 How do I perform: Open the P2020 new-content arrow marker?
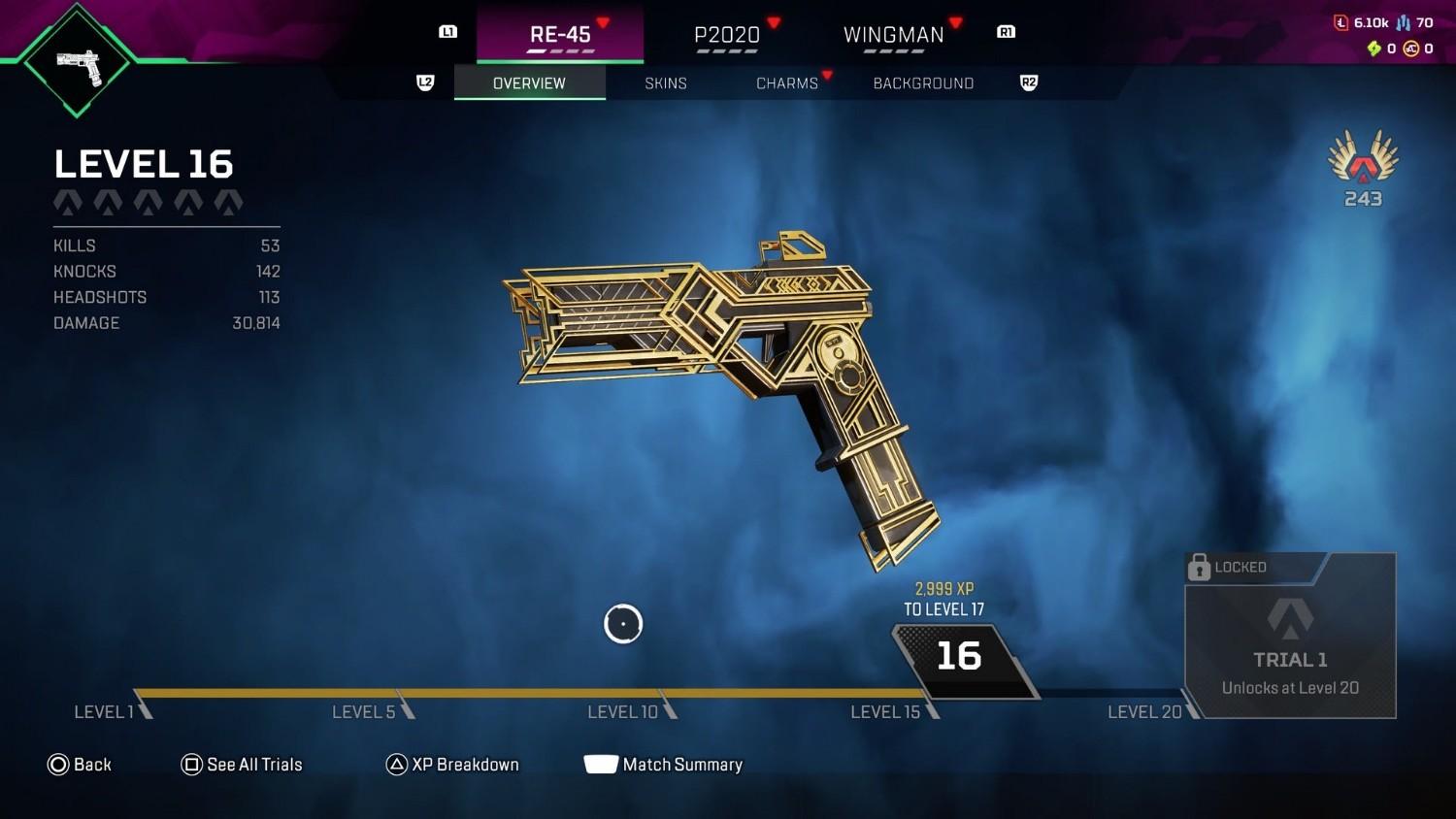(x=774, y=21)
